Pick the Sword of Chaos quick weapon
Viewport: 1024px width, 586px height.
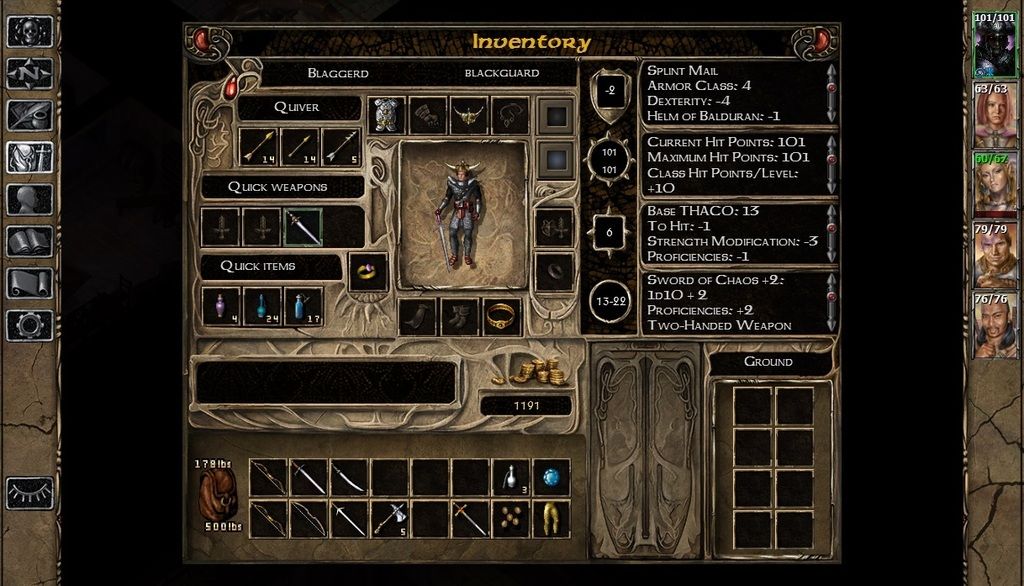click(303, 227)
